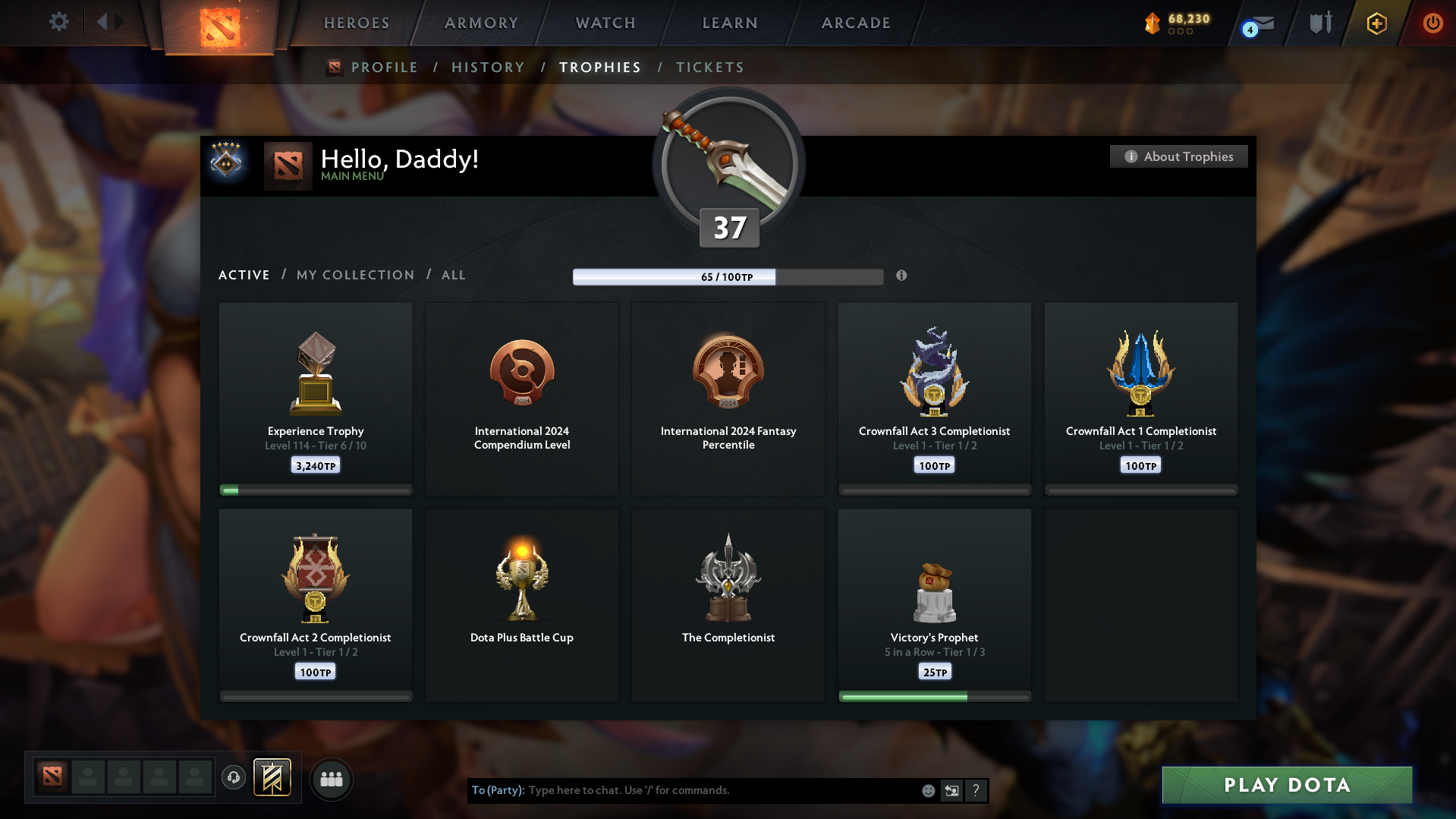Open the chat help question mark

click(x=976, y=790)
